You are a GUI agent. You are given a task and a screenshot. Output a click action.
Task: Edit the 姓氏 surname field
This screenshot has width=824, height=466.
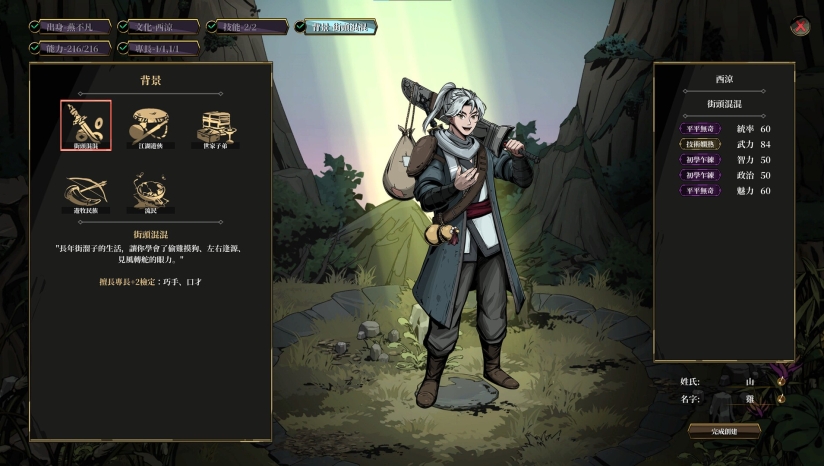[749, 381]
